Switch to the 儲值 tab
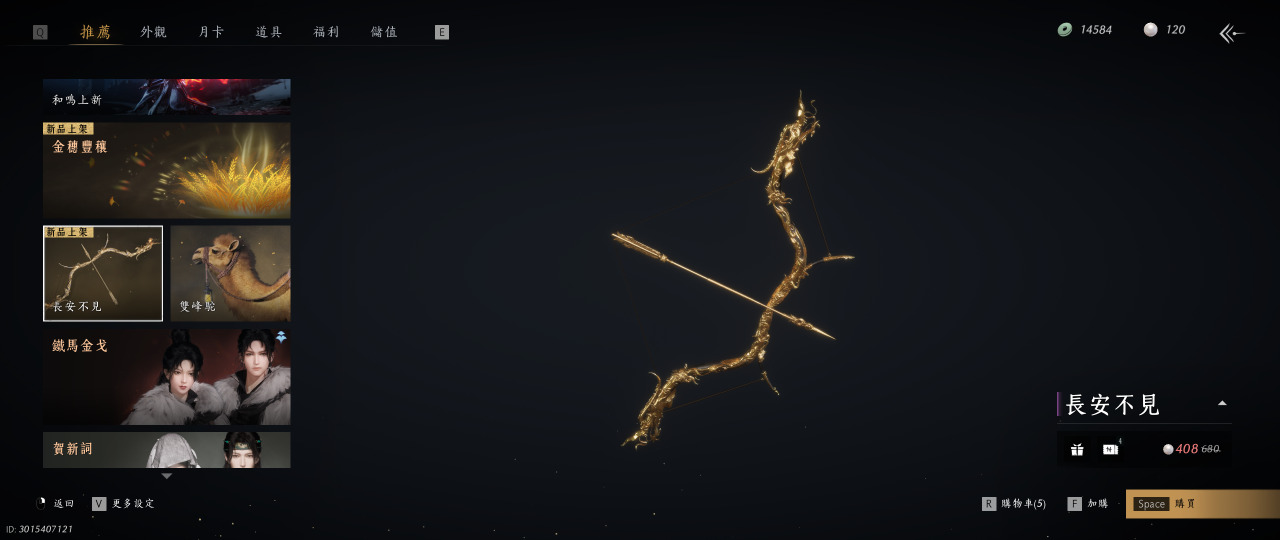Screen dimensions: 1280x540 pos(384,32)
